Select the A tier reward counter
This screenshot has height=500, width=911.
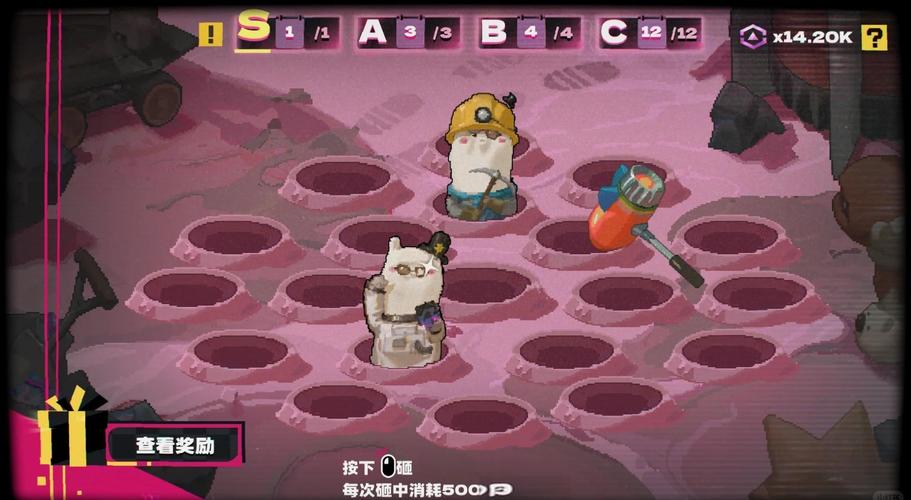pos(406,32)
